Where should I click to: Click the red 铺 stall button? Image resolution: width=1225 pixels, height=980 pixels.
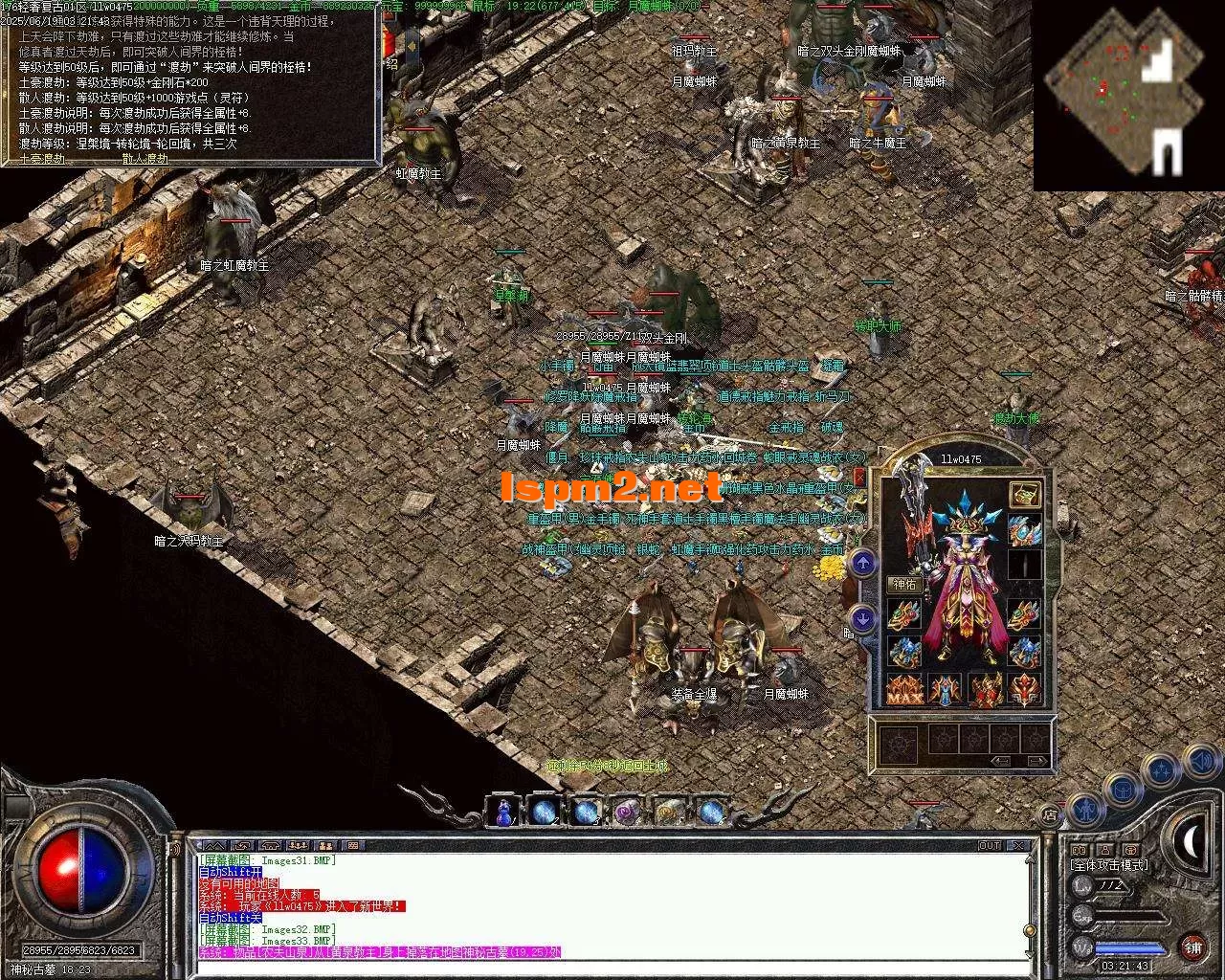[1192, 947]
